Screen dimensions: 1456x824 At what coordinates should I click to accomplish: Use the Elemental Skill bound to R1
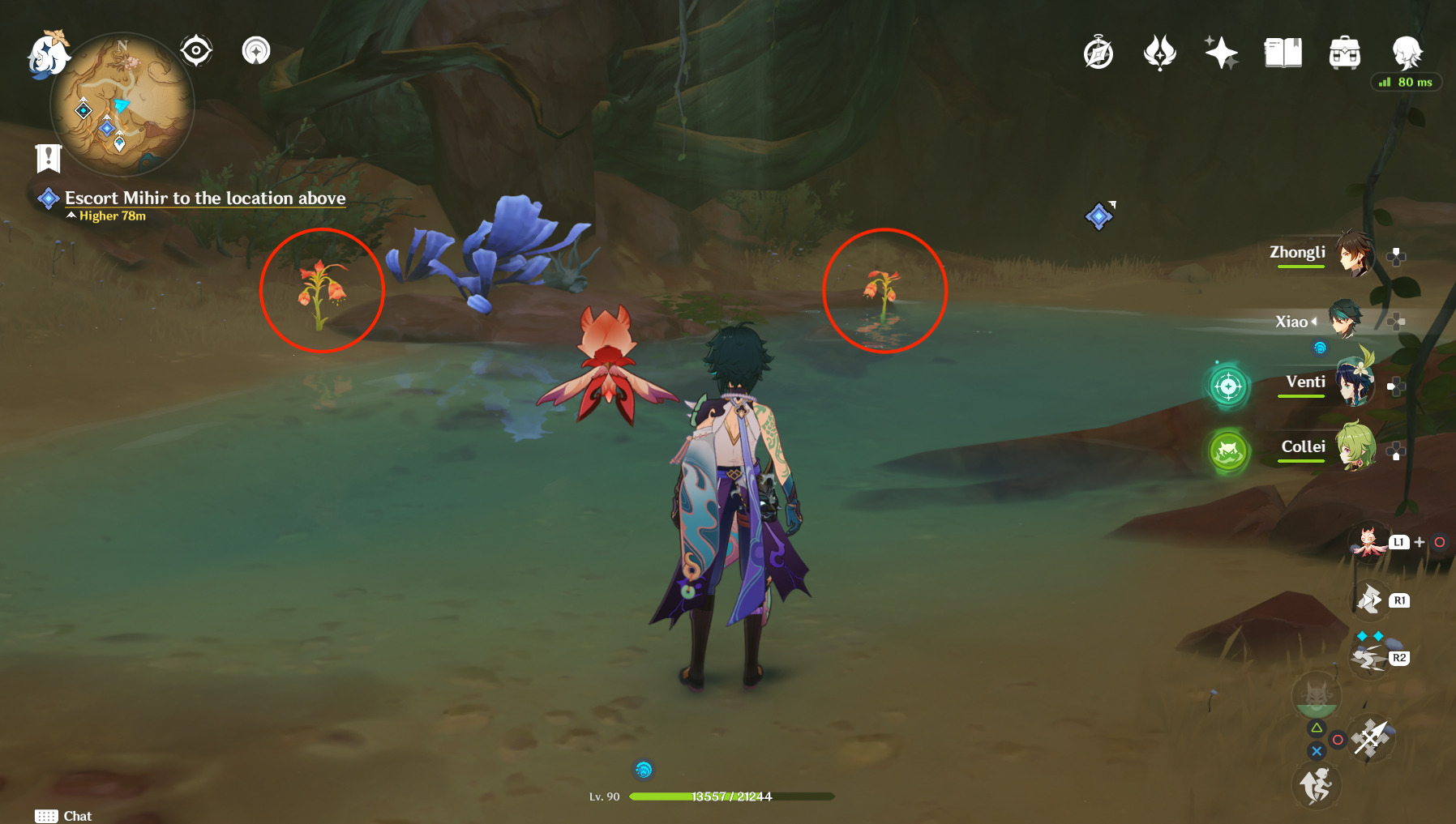(x=1370, y=601)
